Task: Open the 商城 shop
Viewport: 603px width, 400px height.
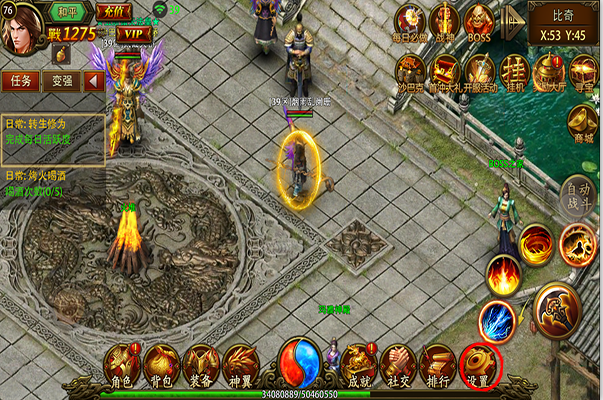Action: [582, 124]
